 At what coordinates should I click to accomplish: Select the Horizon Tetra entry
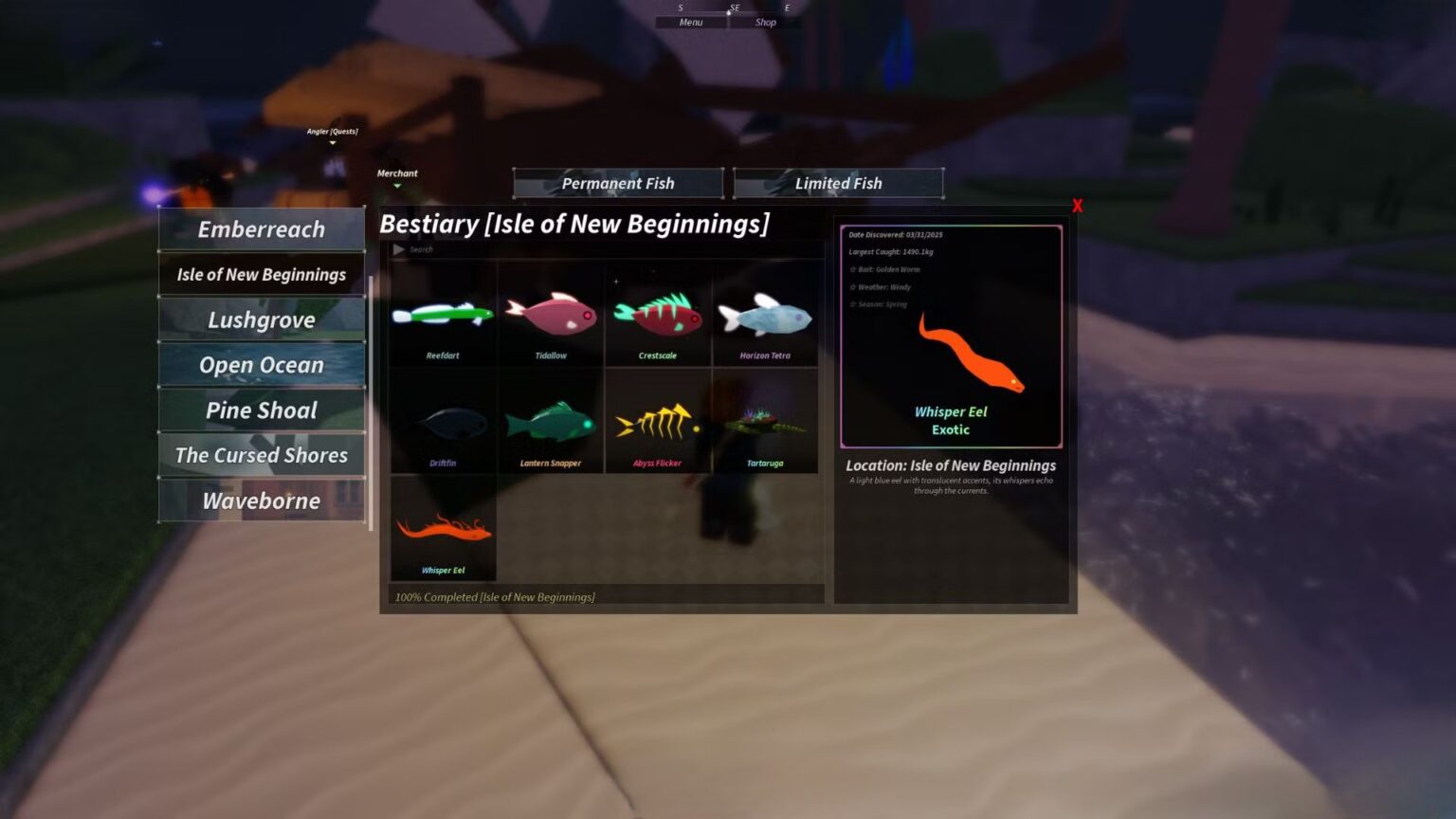(x=765, y=318)
